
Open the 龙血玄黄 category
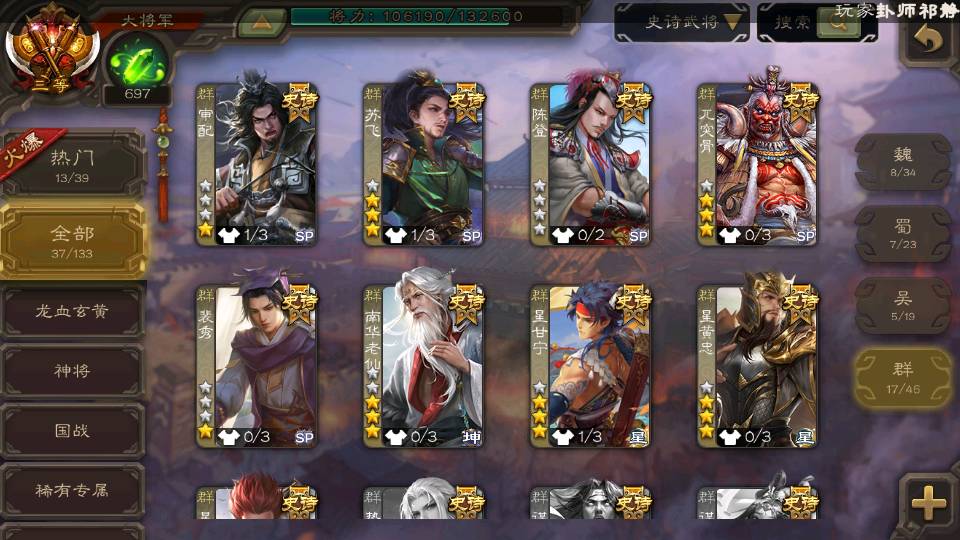coord(72,312)
